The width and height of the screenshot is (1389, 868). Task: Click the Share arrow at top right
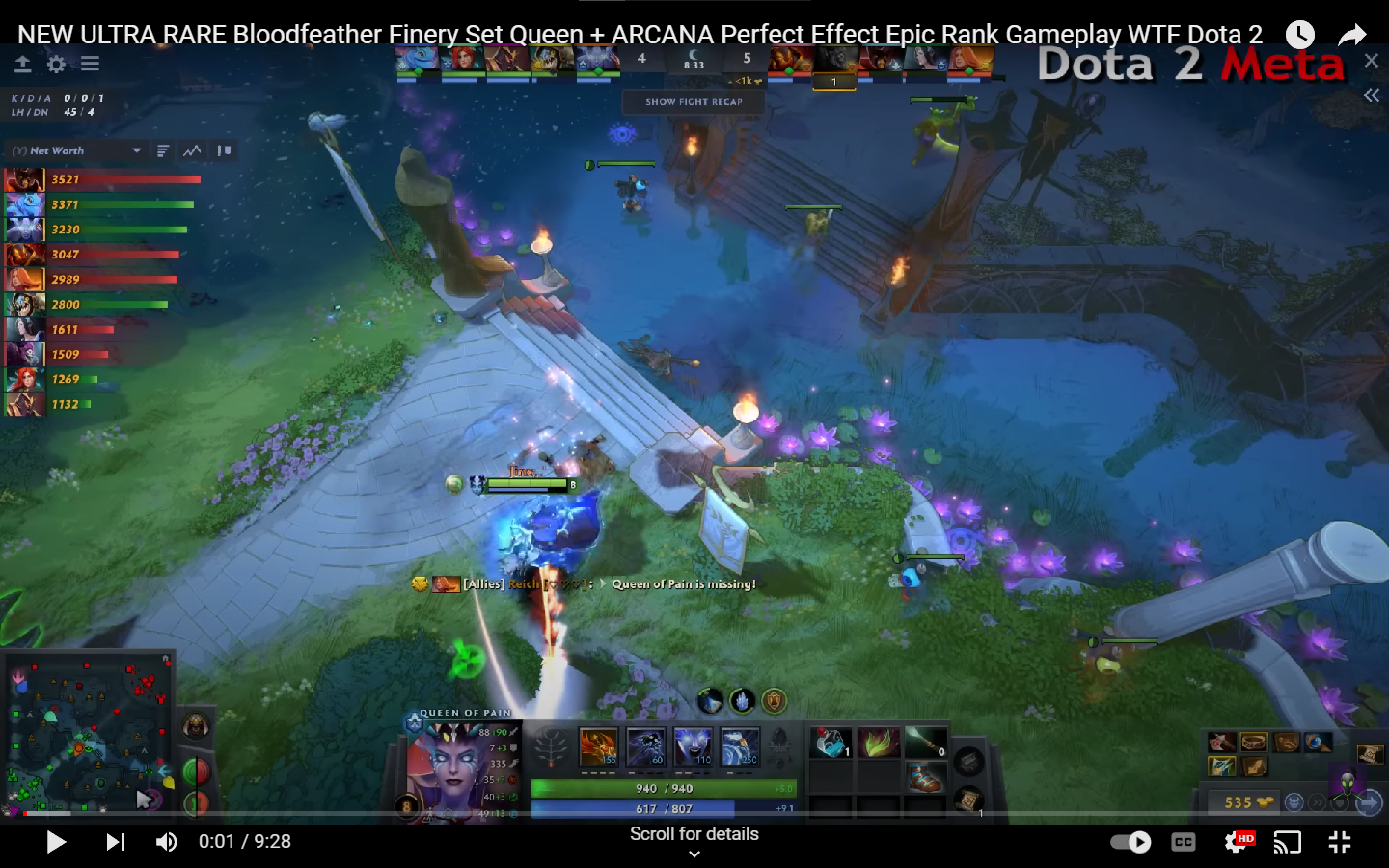click(x=1352, y=34)
